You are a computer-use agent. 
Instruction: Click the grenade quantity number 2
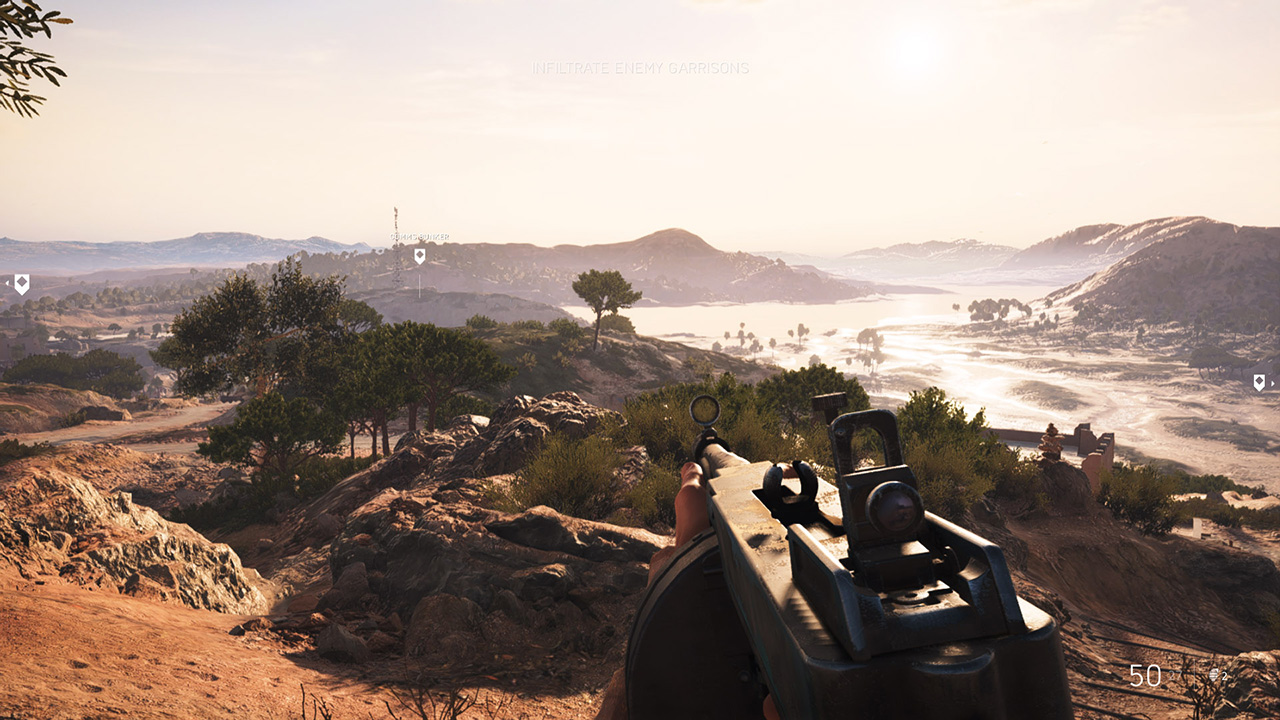(1224, 675)
